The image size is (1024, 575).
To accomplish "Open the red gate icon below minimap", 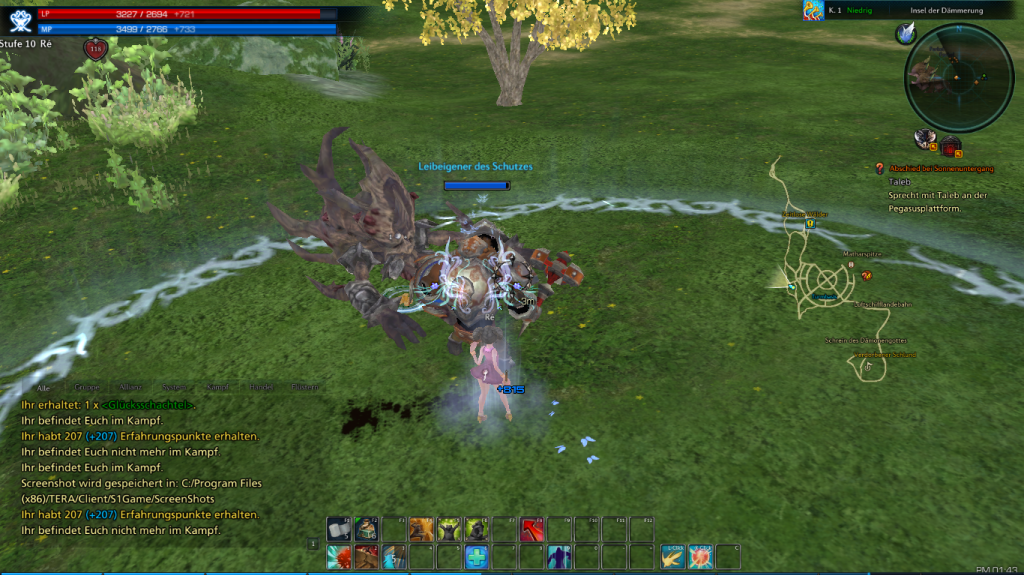I will tap(950, 146).
